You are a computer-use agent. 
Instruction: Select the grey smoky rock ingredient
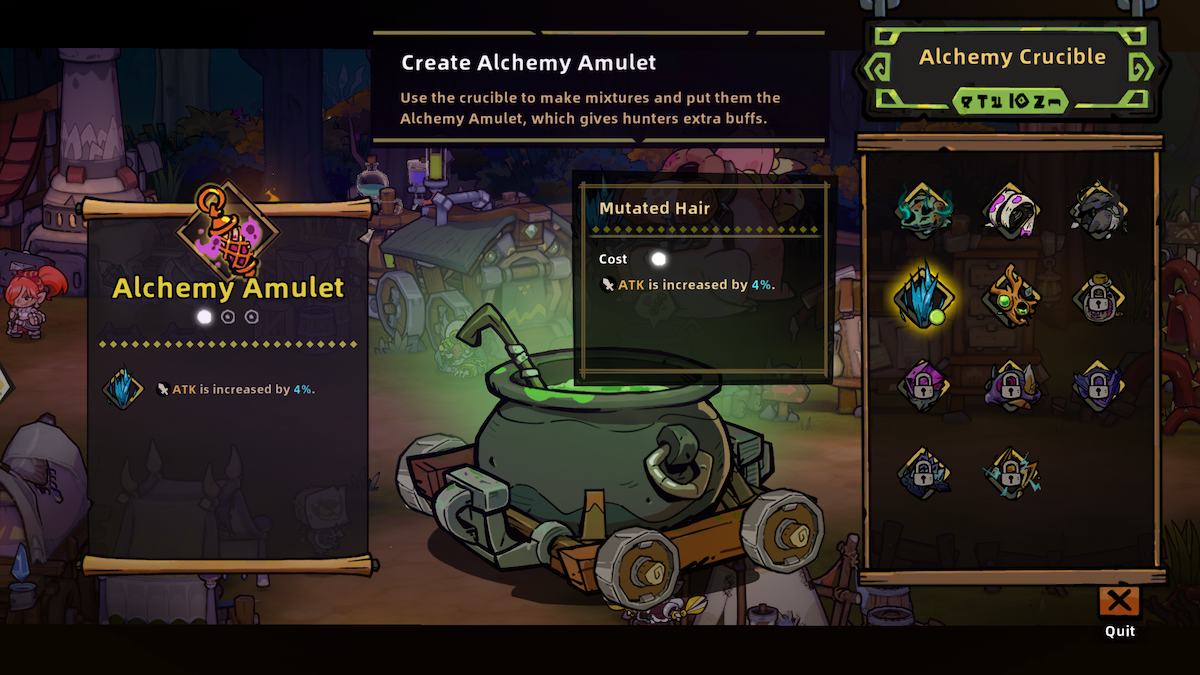[x=1099, y=211]
